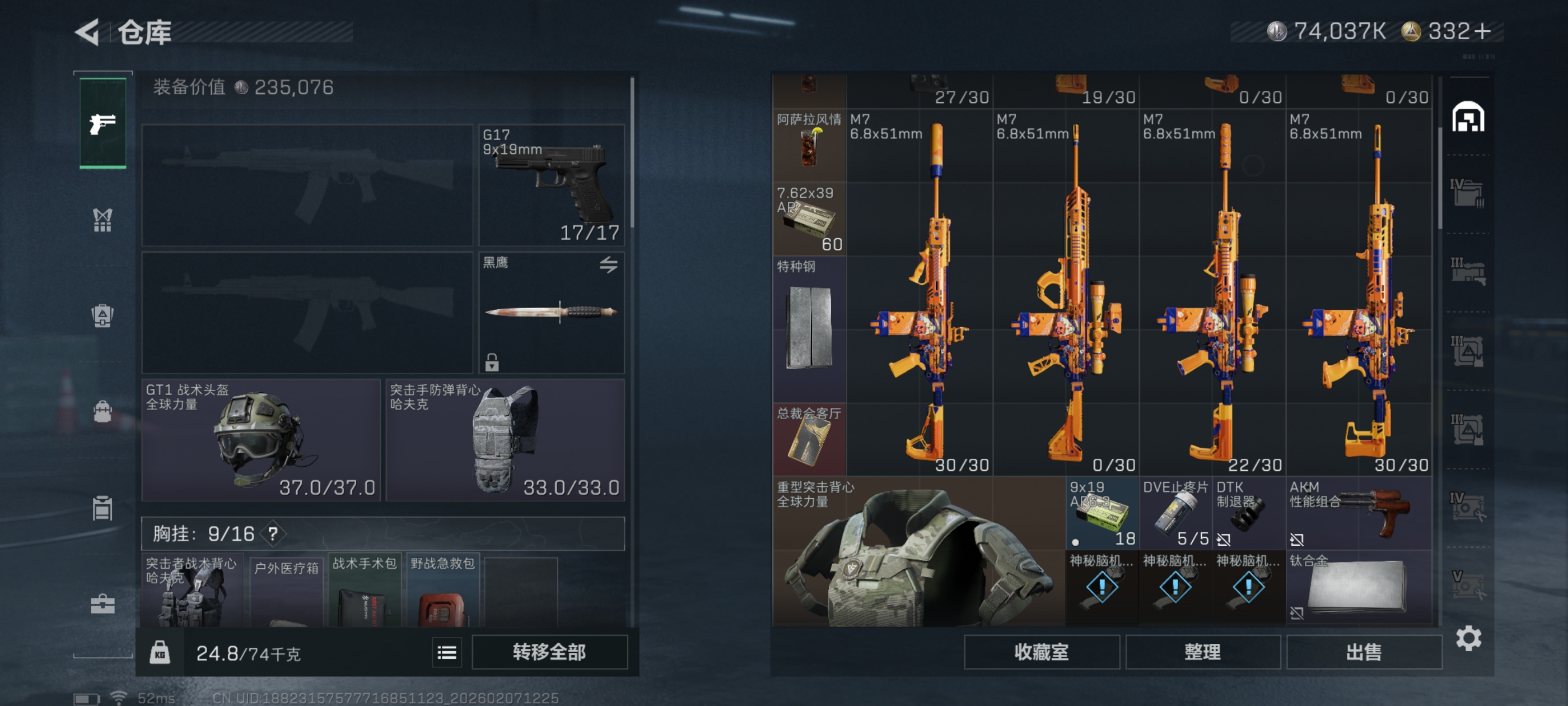Select the 阿萨拉风情 drink item
This screenshot has width=1568, height=706.
pyautogui.click(x=809, y=146)
